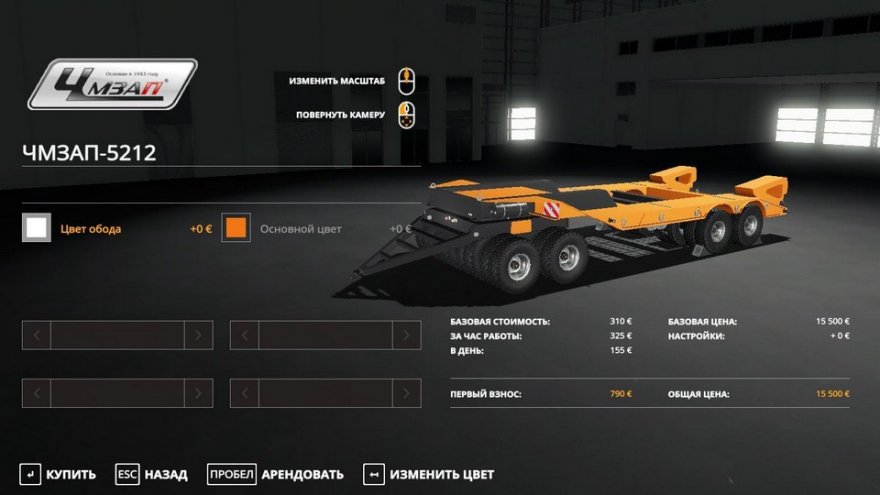880x495 pixels.
Task: Choose the Изменить цвет option
Action: 428,474
